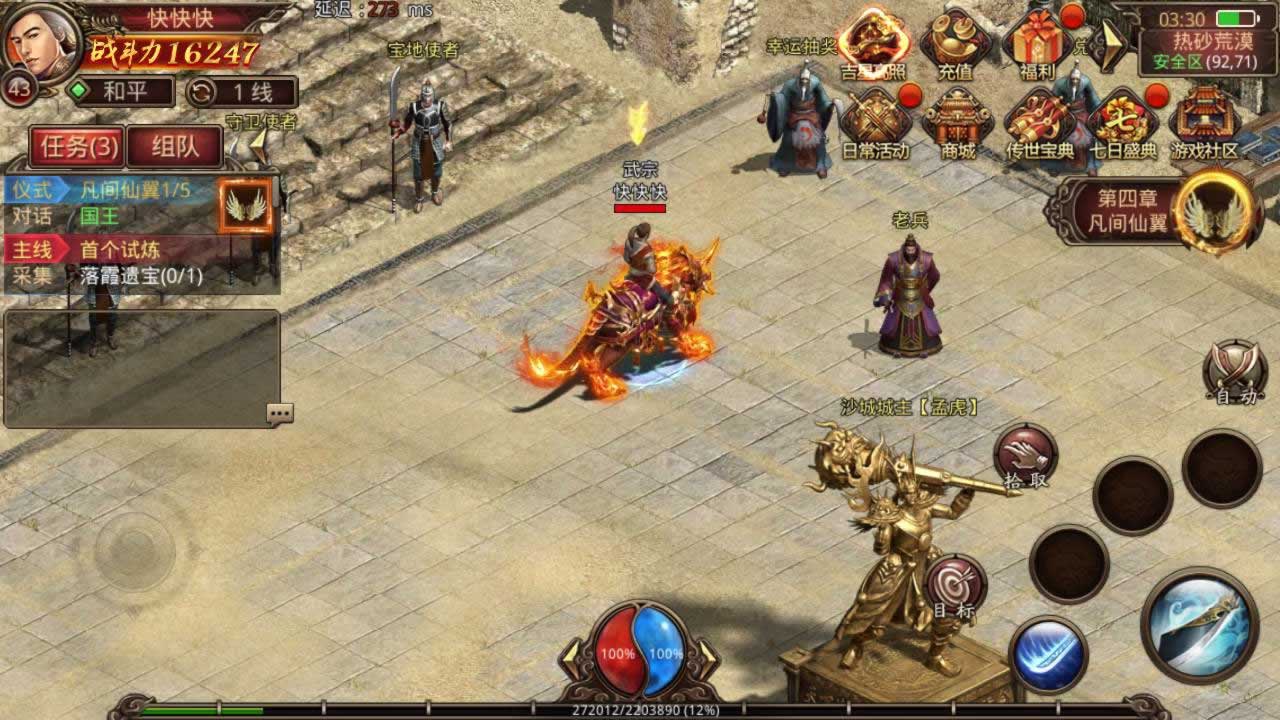Viewport: 1280px width, 720px height.
Task: Open the 吉星高照 event icon
Action: 873,45
